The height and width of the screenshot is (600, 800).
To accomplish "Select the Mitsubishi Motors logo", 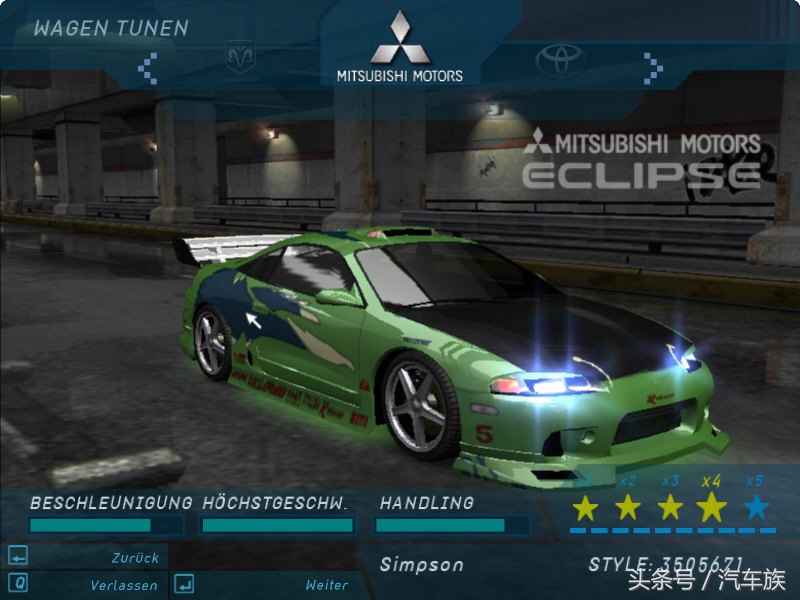I will pyautogui.click(x=400, y=48).
